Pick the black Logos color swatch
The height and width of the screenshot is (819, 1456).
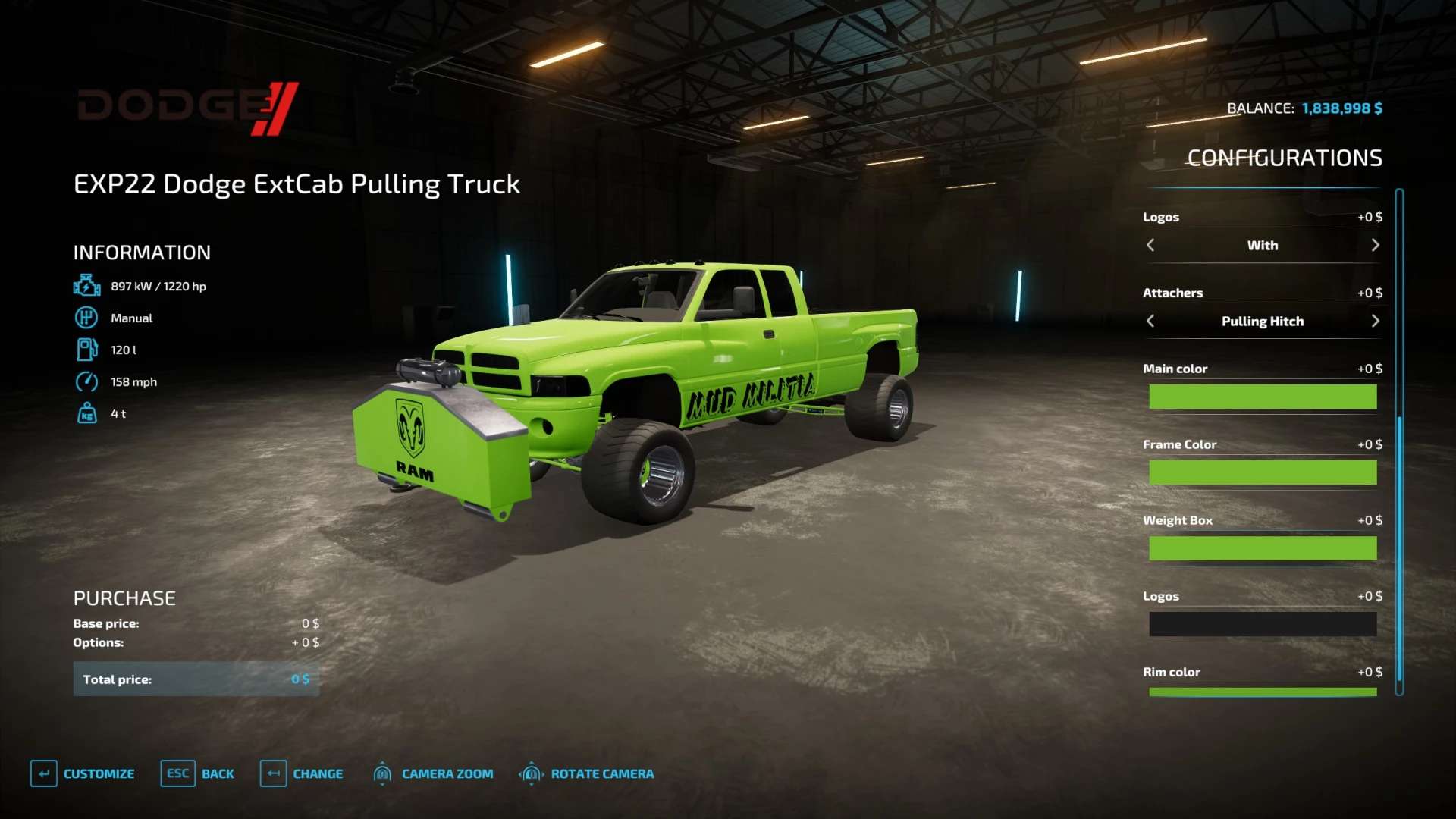pyautogui.click(x=1262, y=624)
